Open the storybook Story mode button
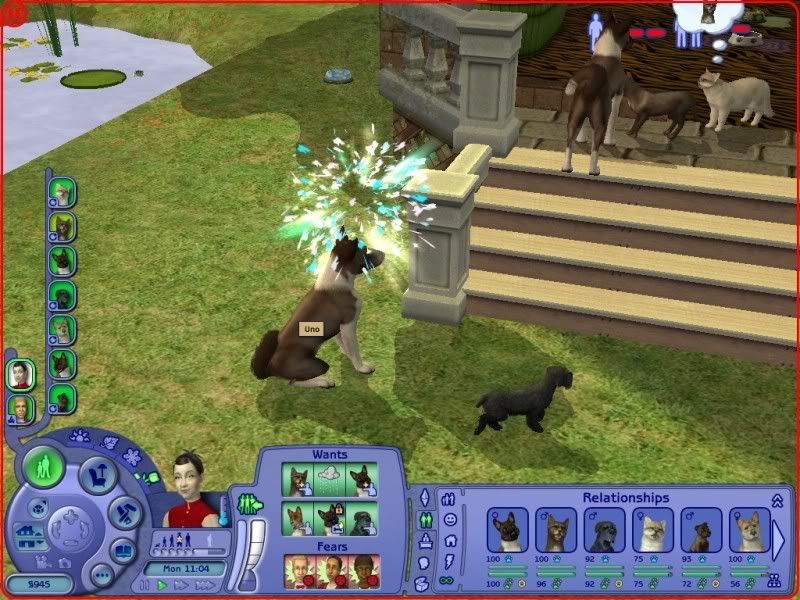Viewport: 800px width, 600px height. tap(123, 551)
